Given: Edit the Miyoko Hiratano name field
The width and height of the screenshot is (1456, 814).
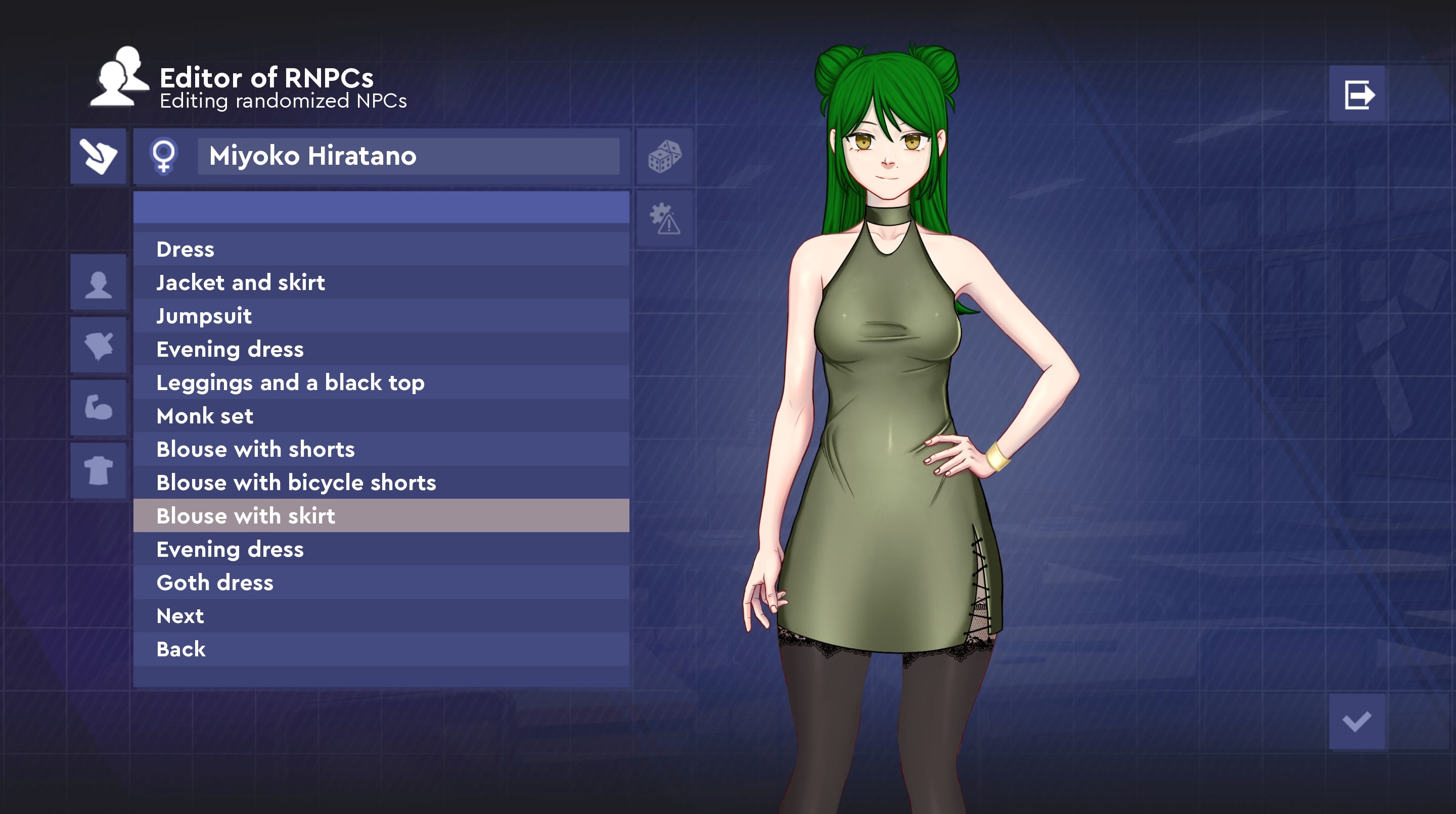Looking at the screenshot, I should [408, 156].
